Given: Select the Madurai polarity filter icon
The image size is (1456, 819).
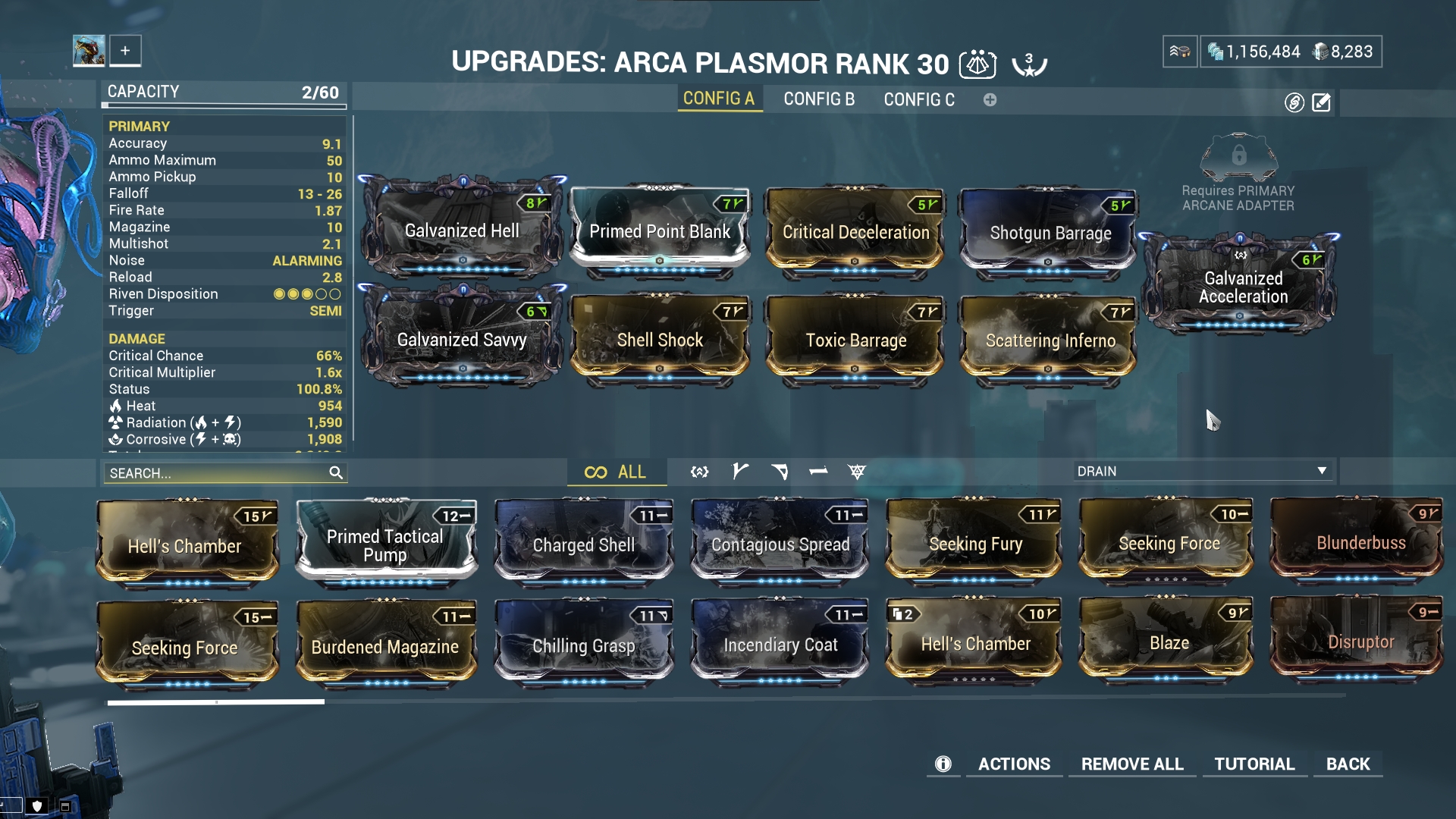Looking at the screenshot, I should (x=739, y=471).
